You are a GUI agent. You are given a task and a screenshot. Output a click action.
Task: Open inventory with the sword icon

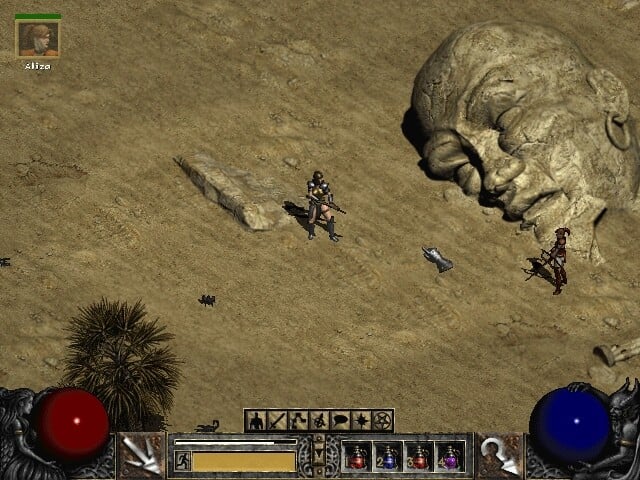pos(277,421)
